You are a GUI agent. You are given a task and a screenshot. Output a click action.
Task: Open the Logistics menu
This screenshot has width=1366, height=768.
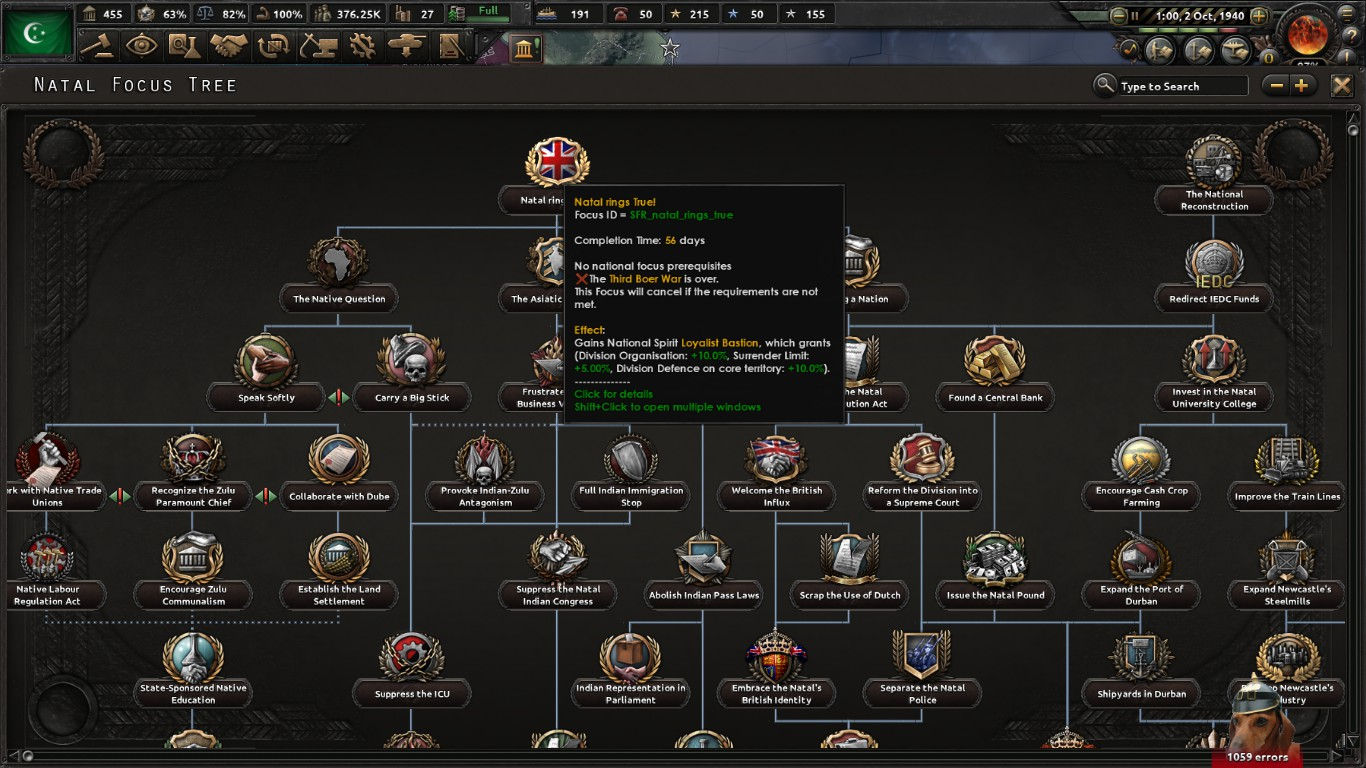(450, 46)
